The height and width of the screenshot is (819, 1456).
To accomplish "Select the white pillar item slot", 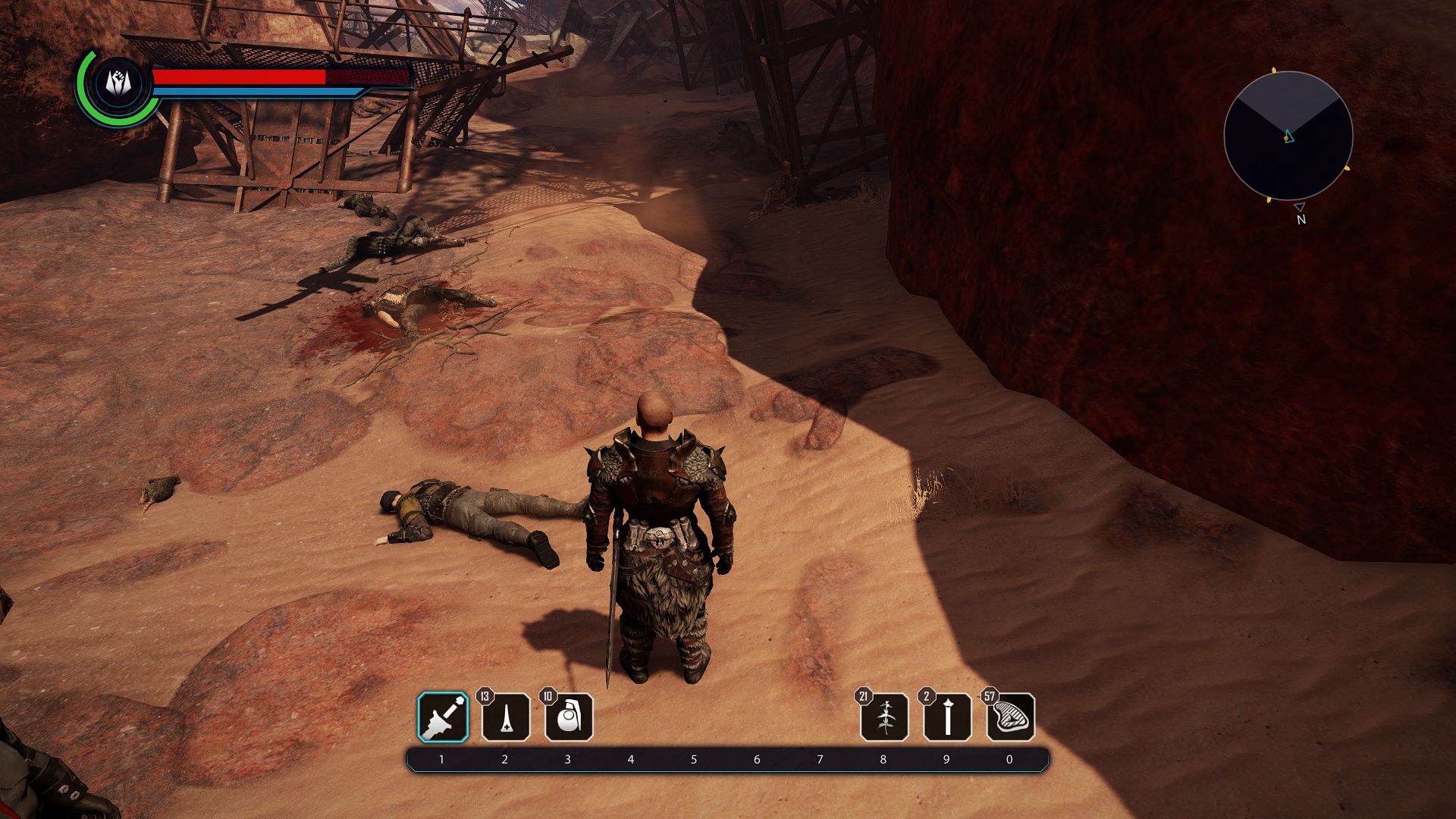I will (x=947, y=717).
